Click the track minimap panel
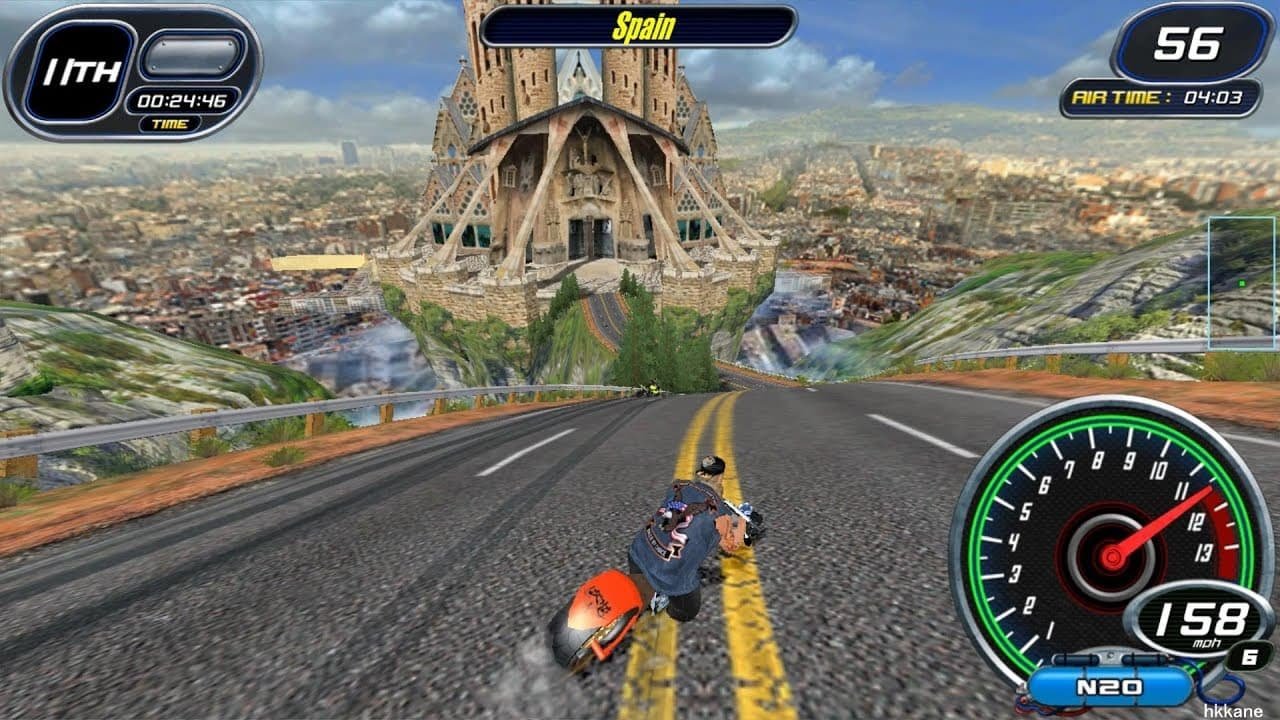This screenshot has height=720, width=1280. (1241, 283)
